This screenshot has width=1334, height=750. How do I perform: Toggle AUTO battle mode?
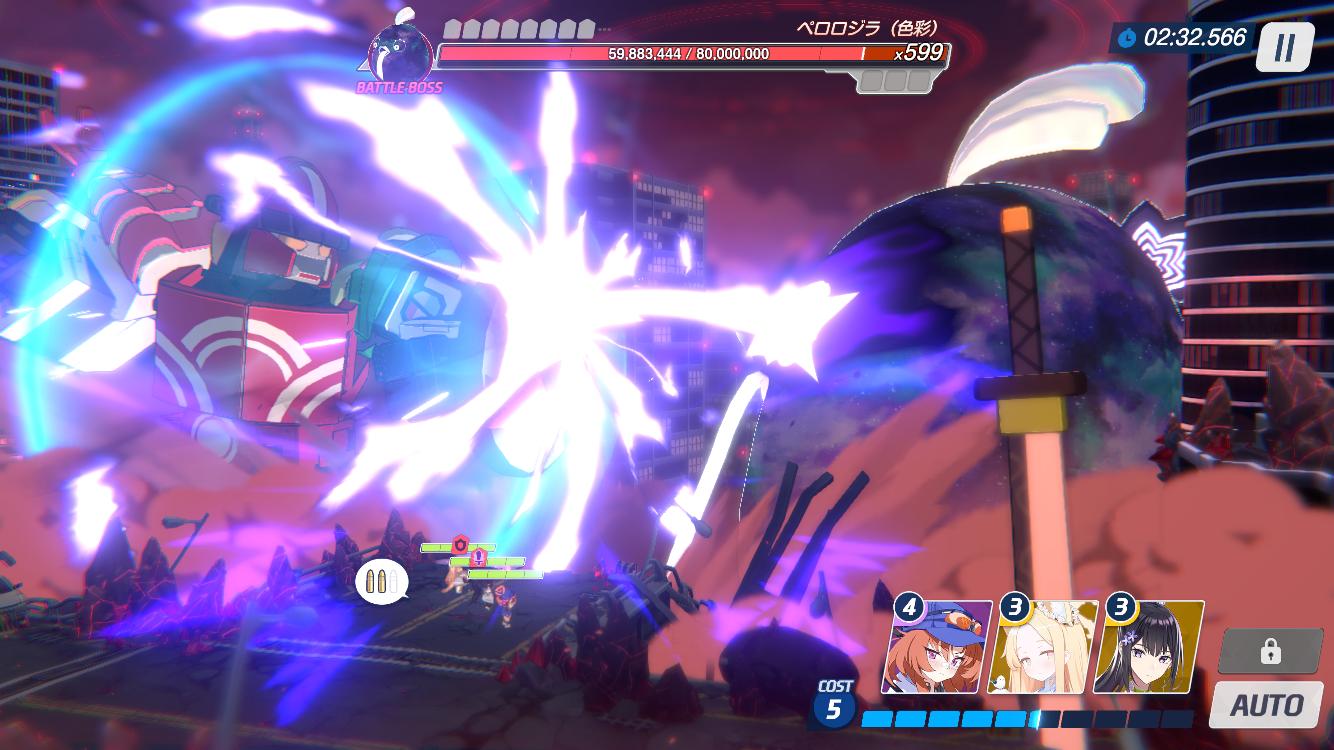pyautogui.click(x=1266, y=705)
